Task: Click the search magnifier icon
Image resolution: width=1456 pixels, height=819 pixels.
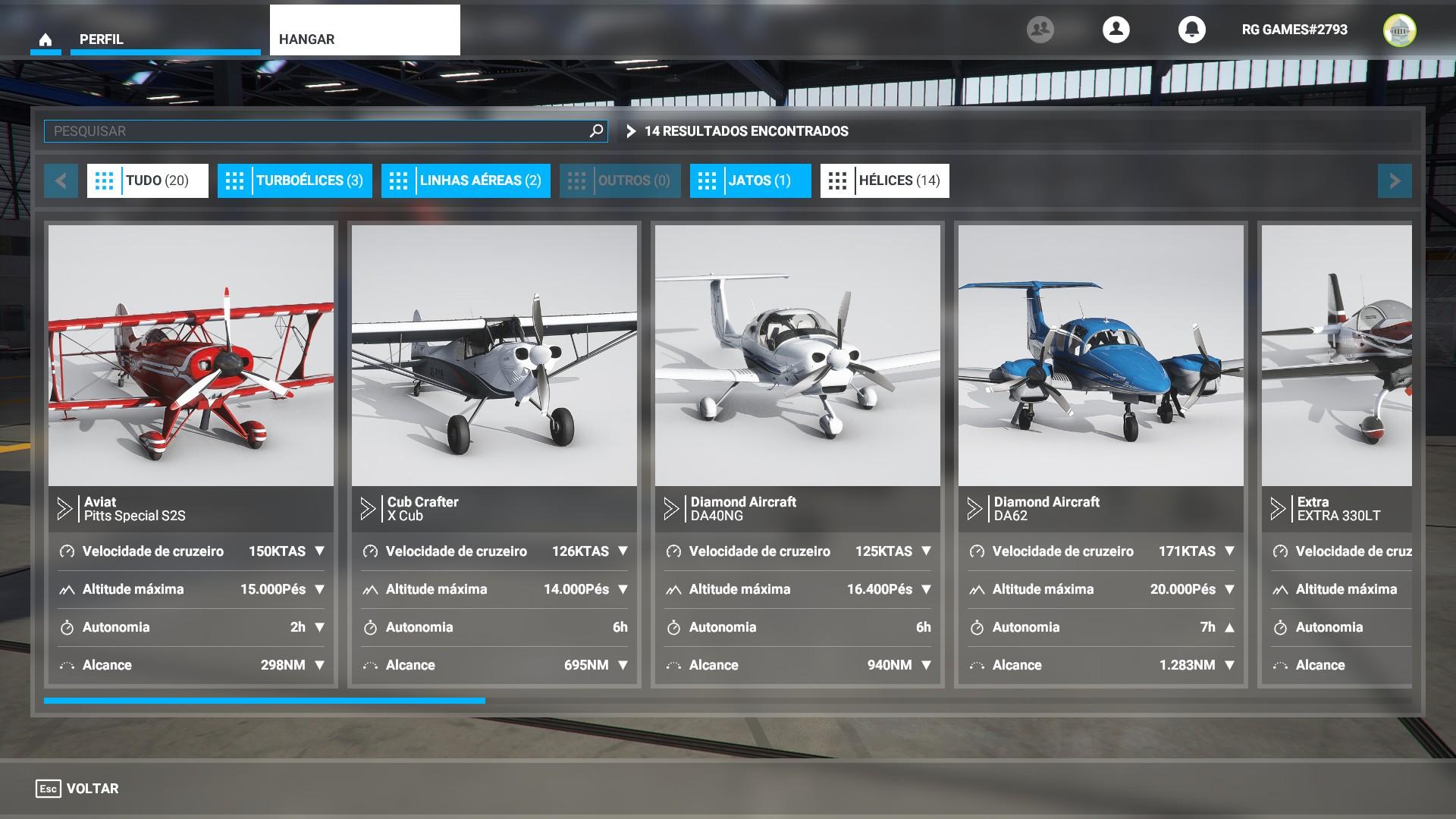Action: point(596,130)
